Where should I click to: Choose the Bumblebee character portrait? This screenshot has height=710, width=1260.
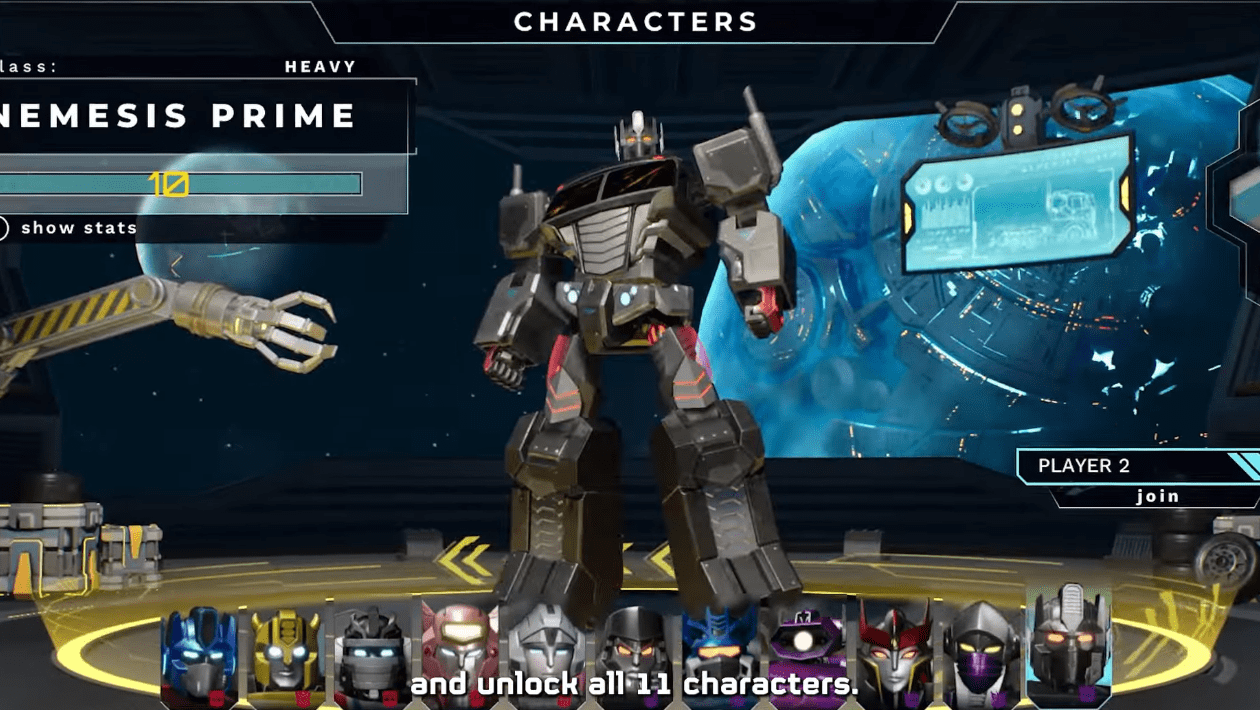click(x=286, y=652)
